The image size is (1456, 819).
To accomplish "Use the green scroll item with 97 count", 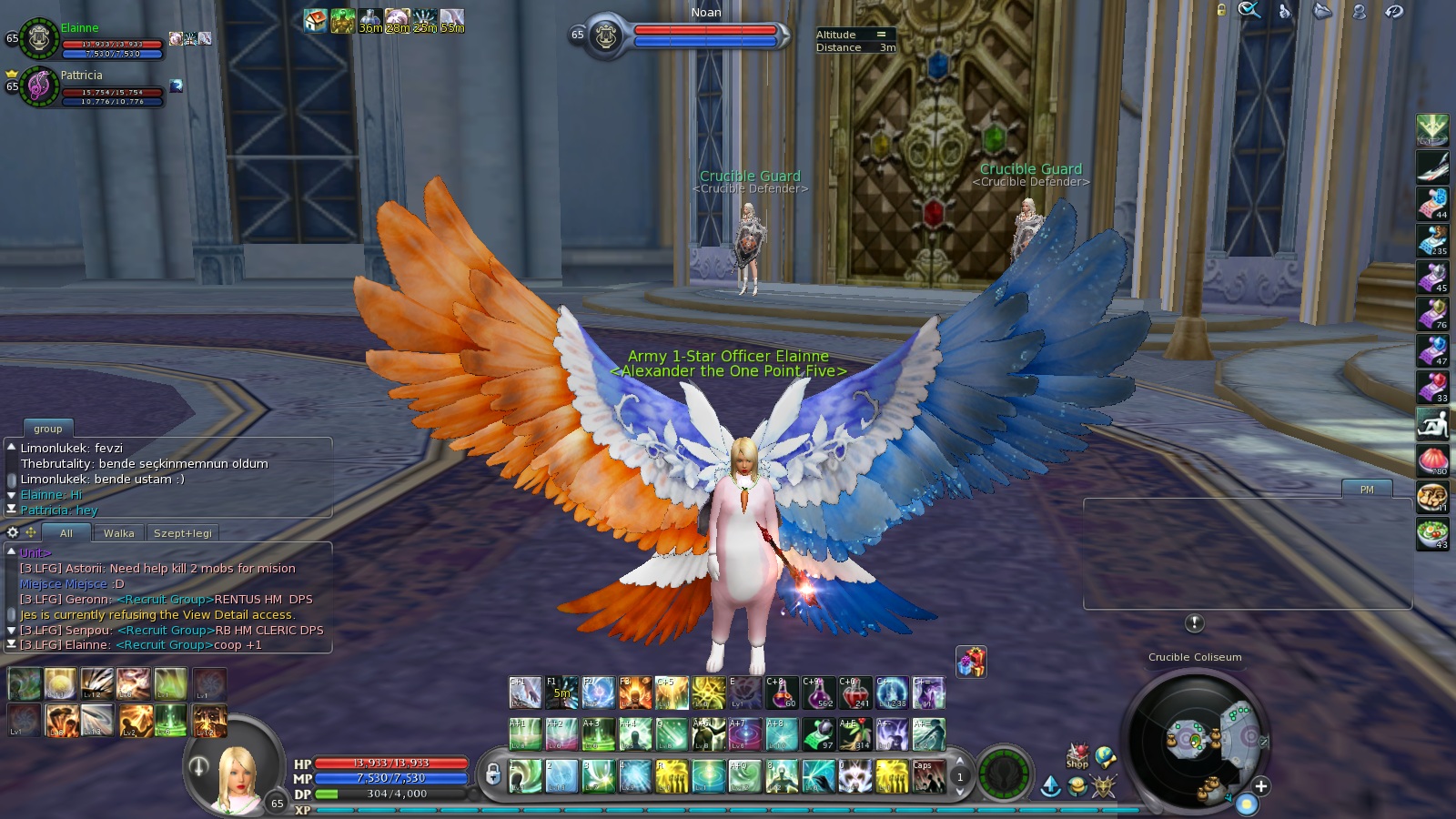I will 818,734.
